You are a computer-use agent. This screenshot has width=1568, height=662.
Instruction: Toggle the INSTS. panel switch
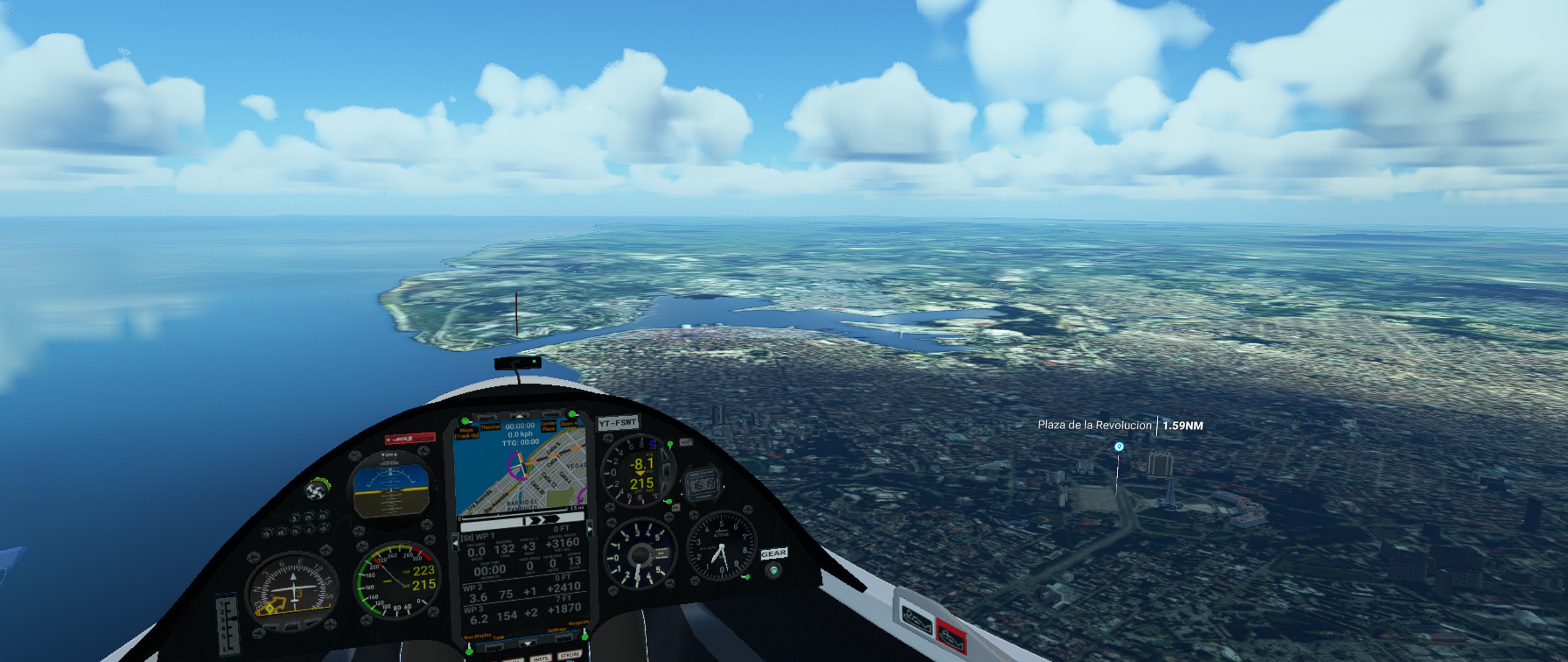(x=540, y=658)
